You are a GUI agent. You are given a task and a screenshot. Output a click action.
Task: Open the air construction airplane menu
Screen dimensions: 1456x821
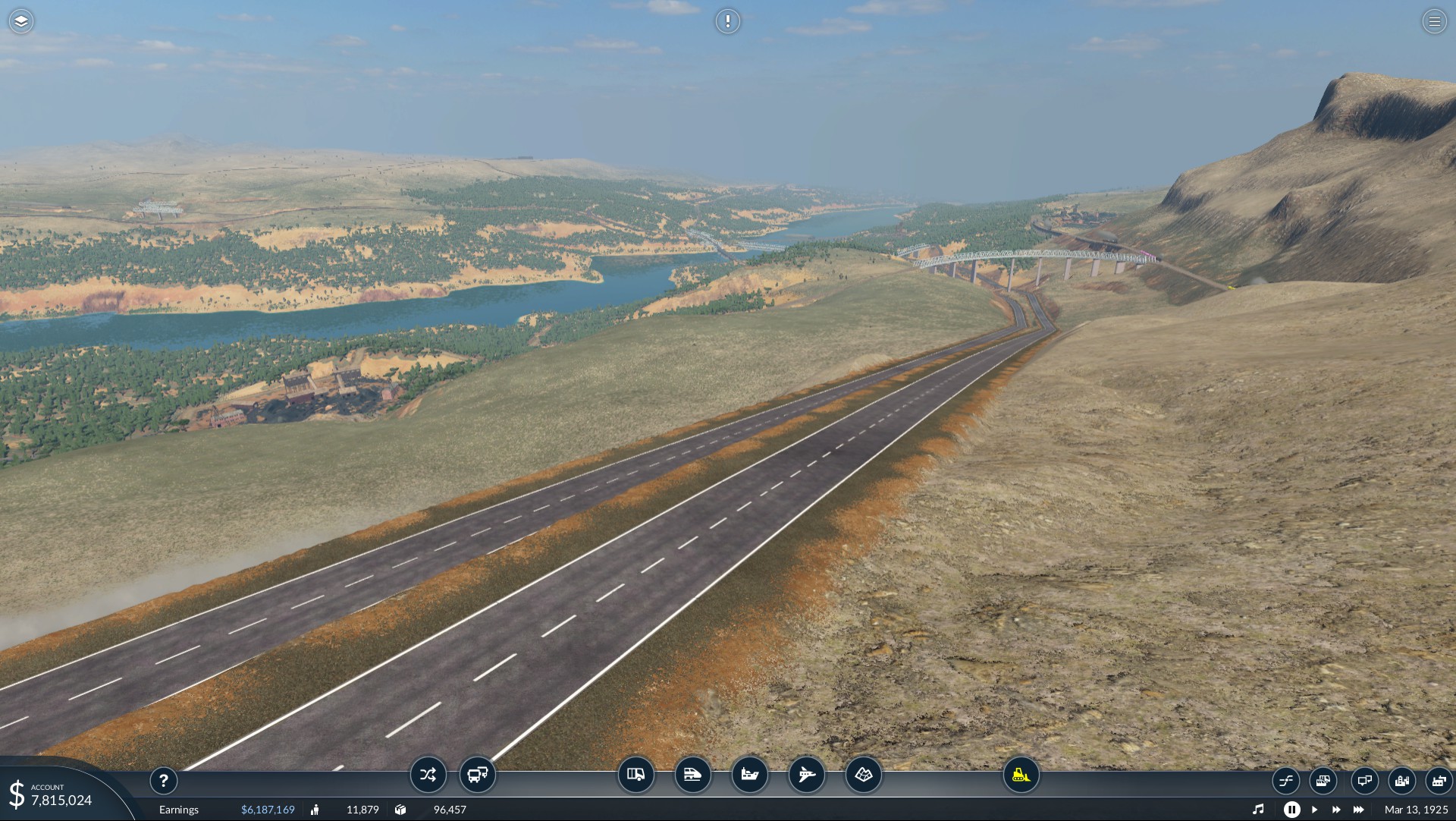[x=806, y=775]
